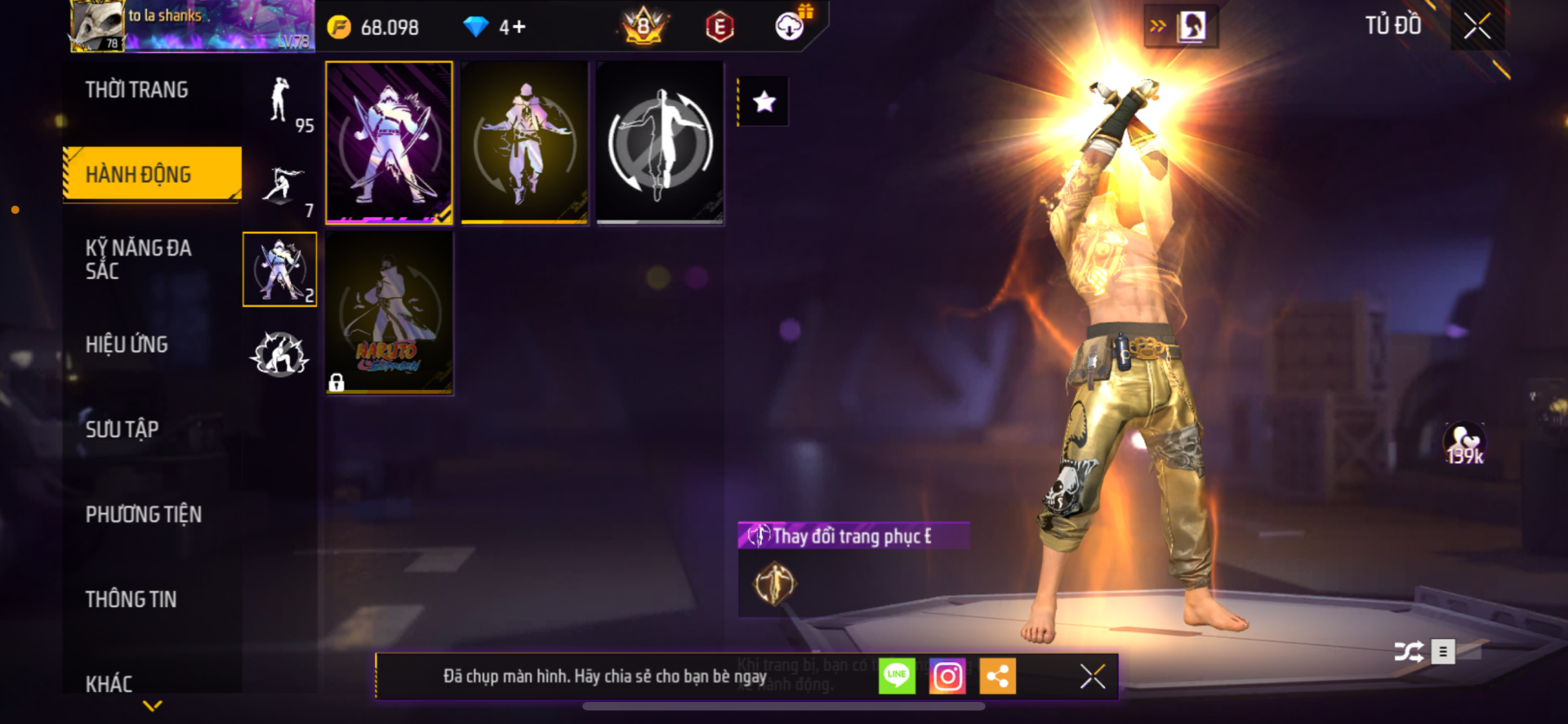Open the Thời Trang category
Viewport: 1568px width, 724px height.
(x=137, y=90)
